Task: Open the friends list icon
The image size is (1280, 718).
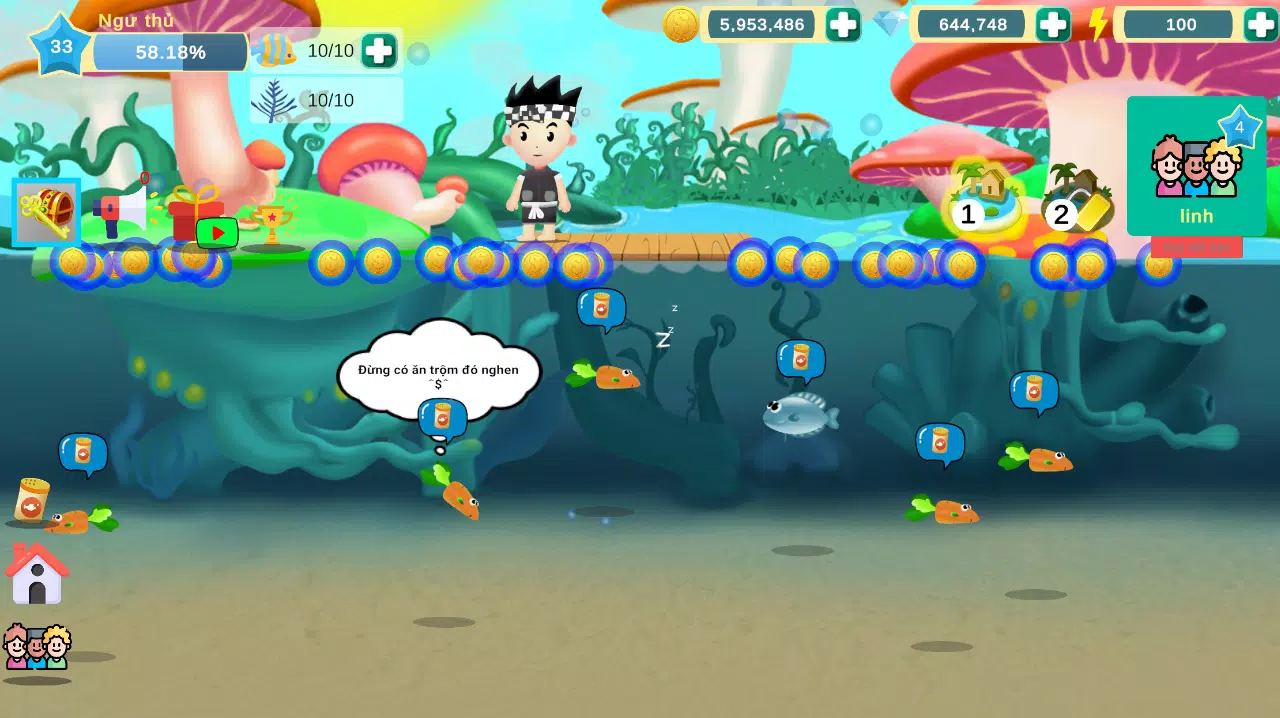Action: click(37, 648)
